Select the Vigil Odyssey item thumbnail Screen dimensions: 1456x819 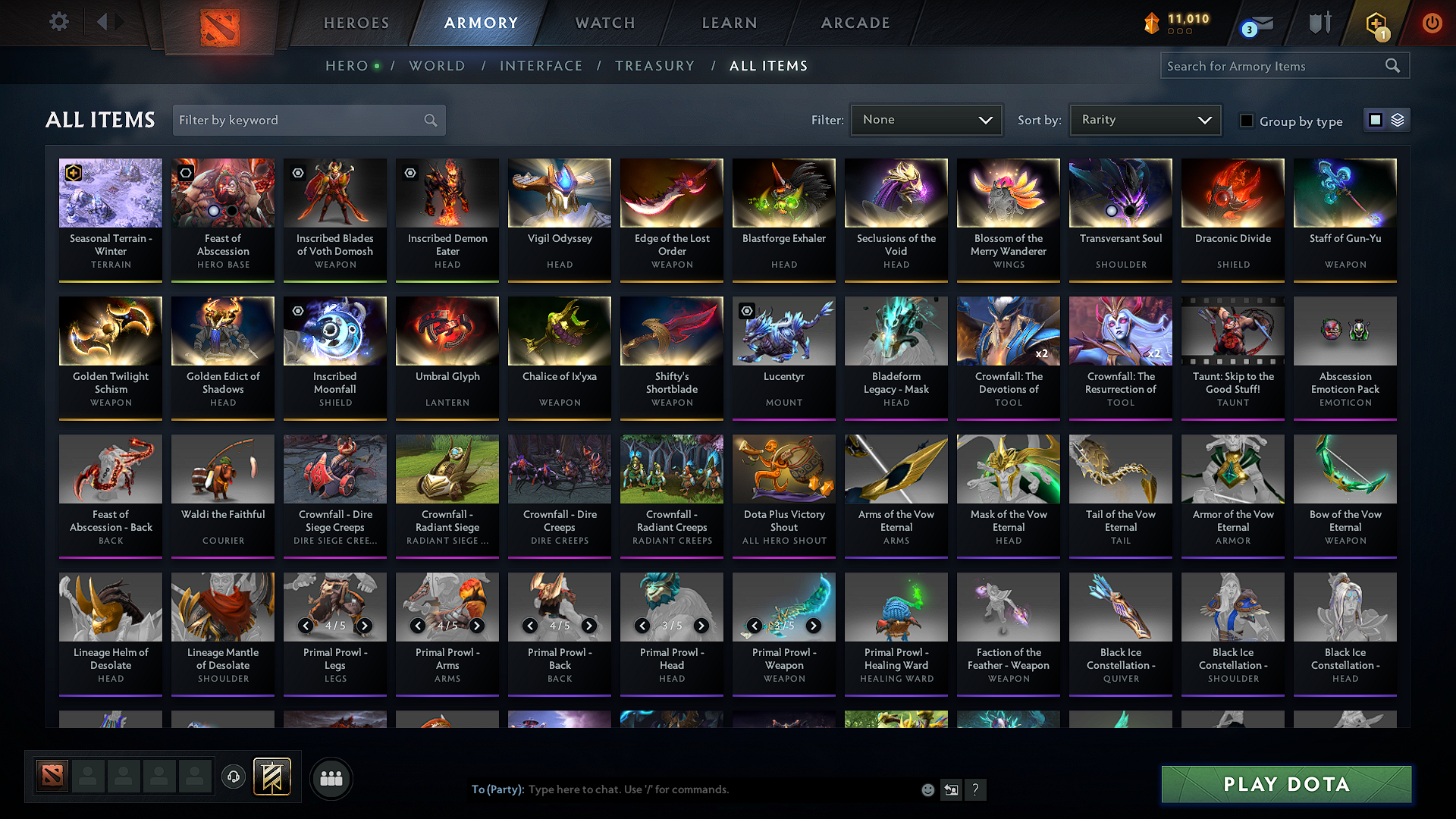click(559, 193)
